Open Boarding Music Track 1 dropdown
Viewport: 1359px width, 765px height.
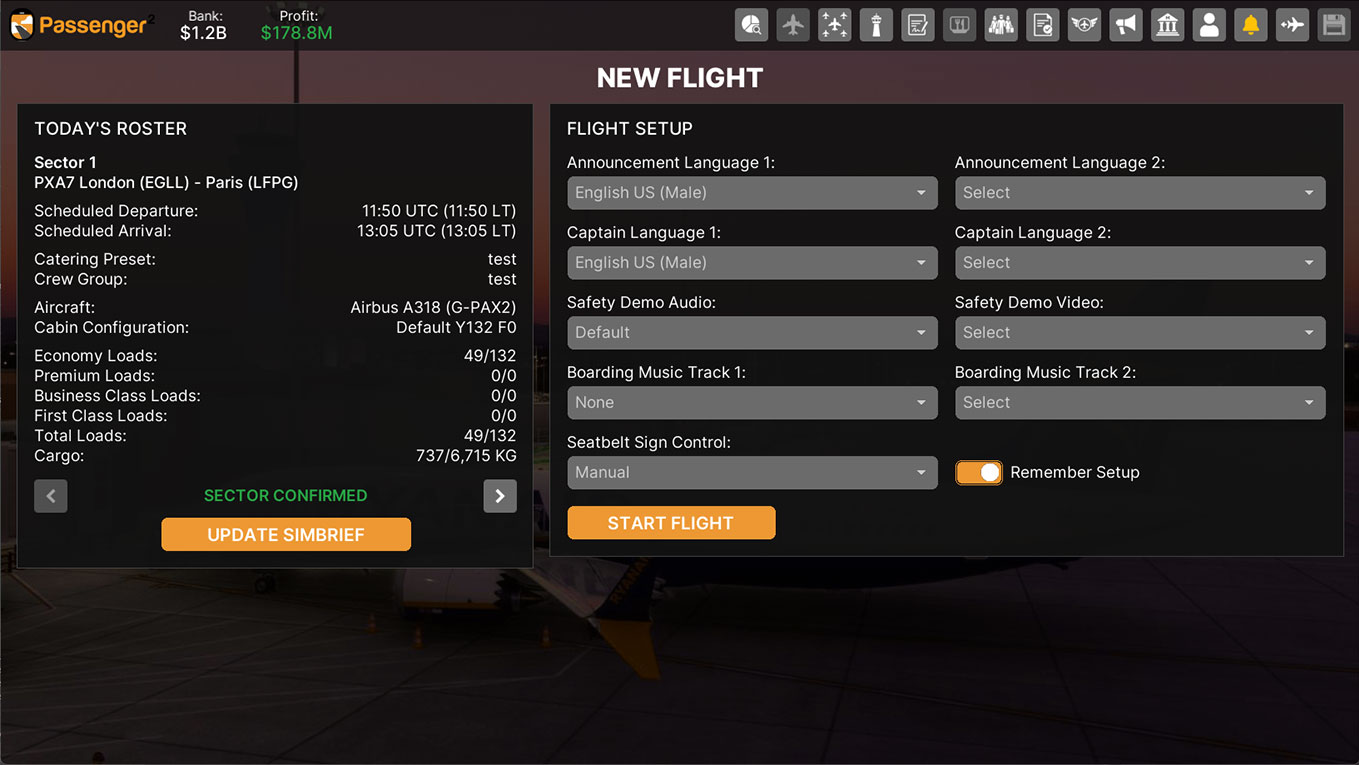coord(752,403)
